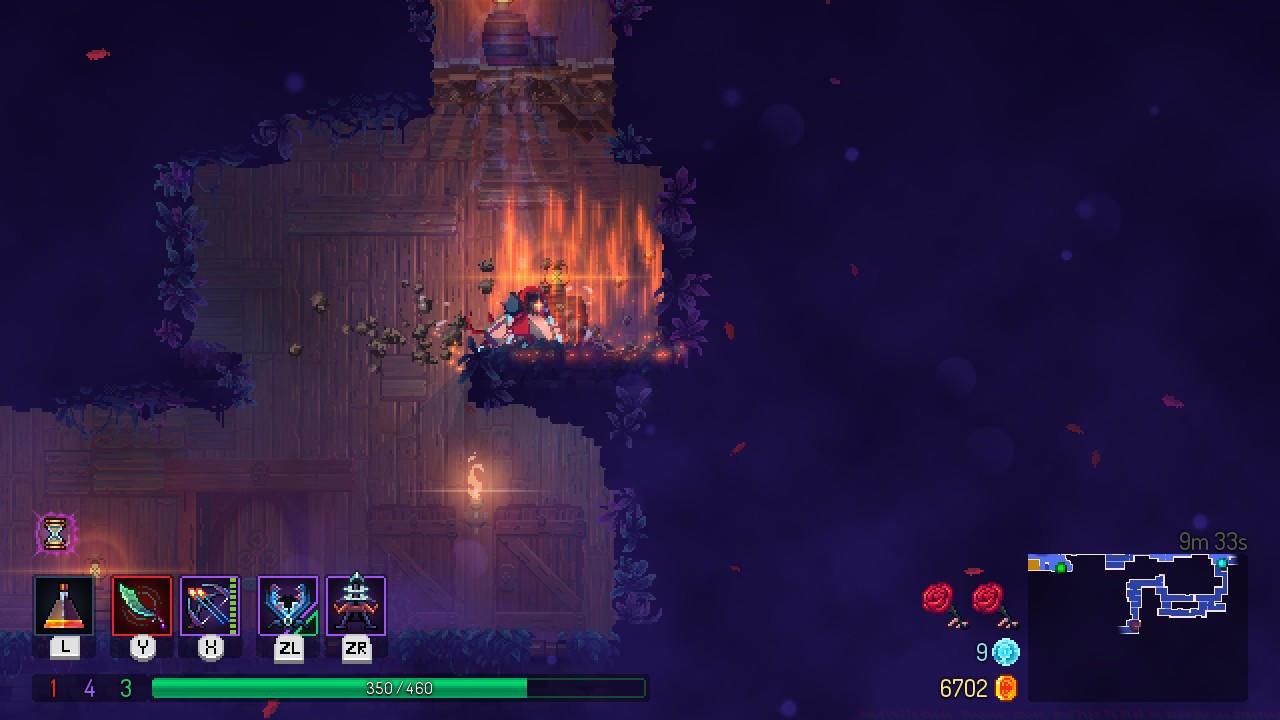The image size is (1280, 720).
Task: Use the health flask slot
Action: [64, 606]
